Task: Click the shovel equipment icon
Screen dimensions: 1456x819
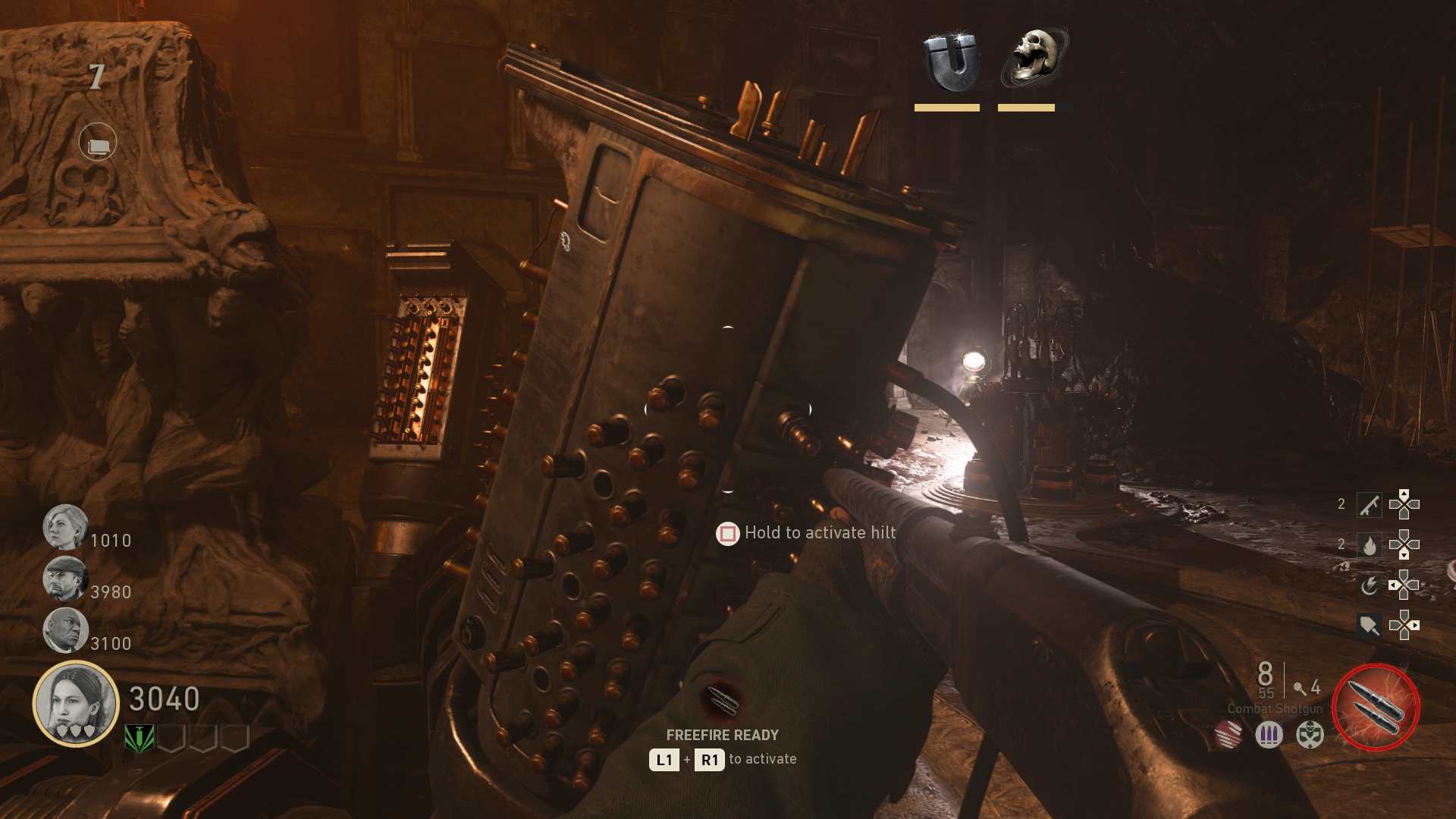Action: tap(1368, 626)
